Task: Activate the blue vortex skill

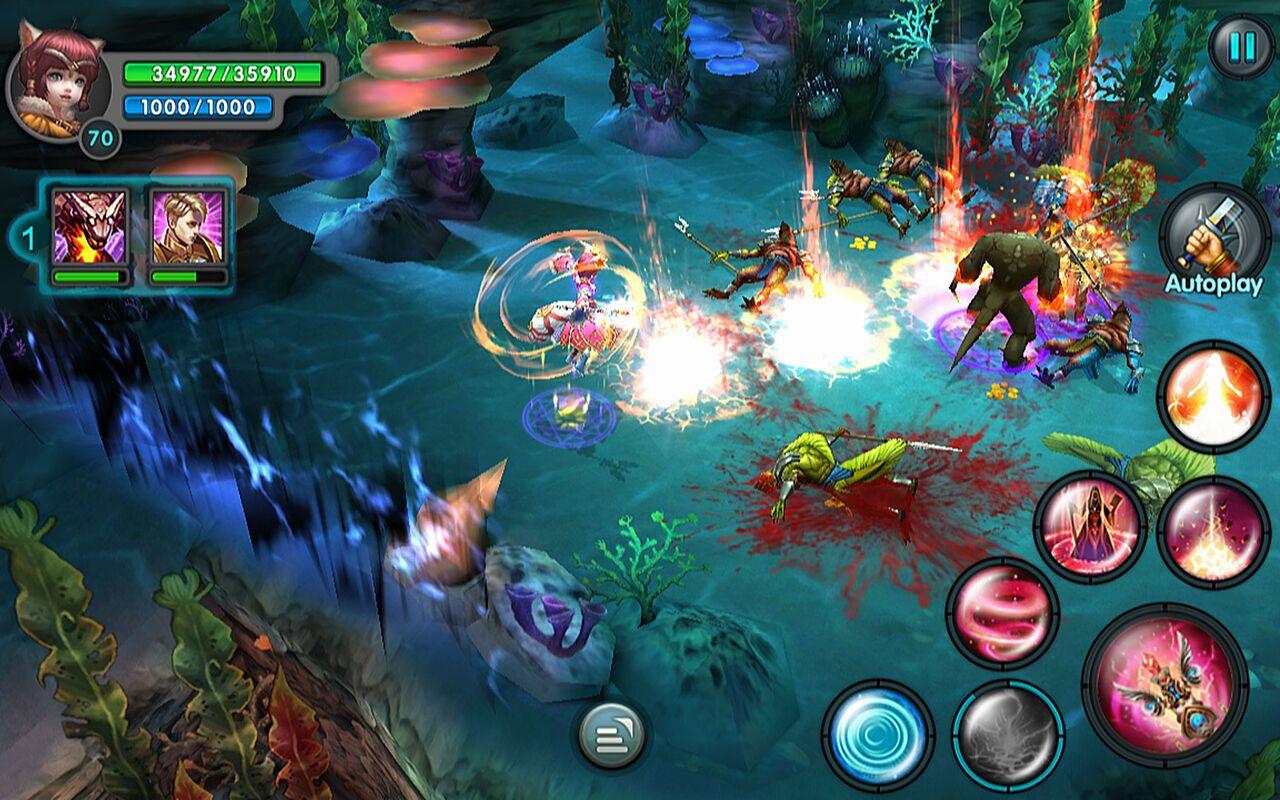Action: 878,735
